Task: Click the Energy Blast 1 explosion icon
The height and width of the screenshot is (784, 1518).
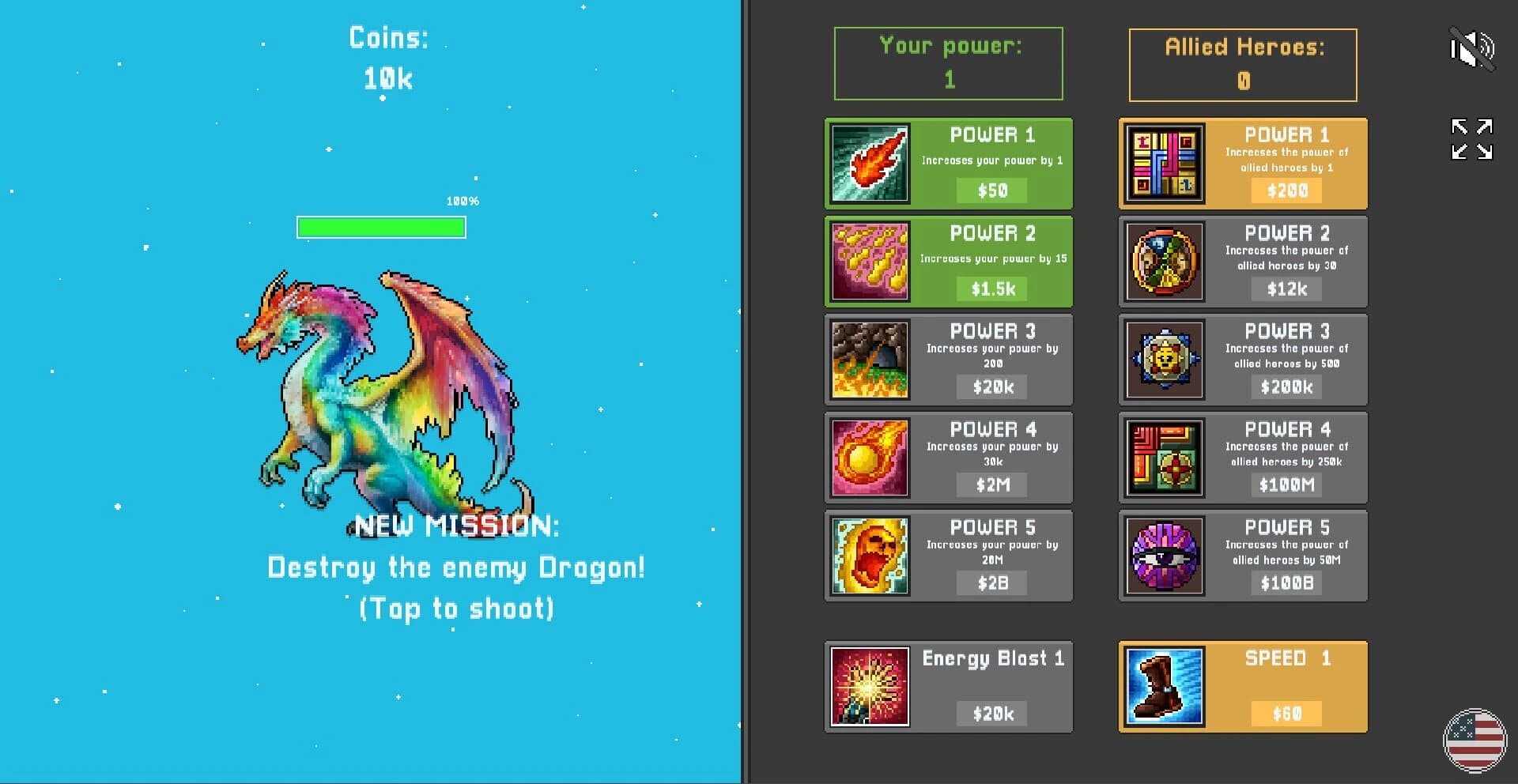Action: tap(869, 686)
